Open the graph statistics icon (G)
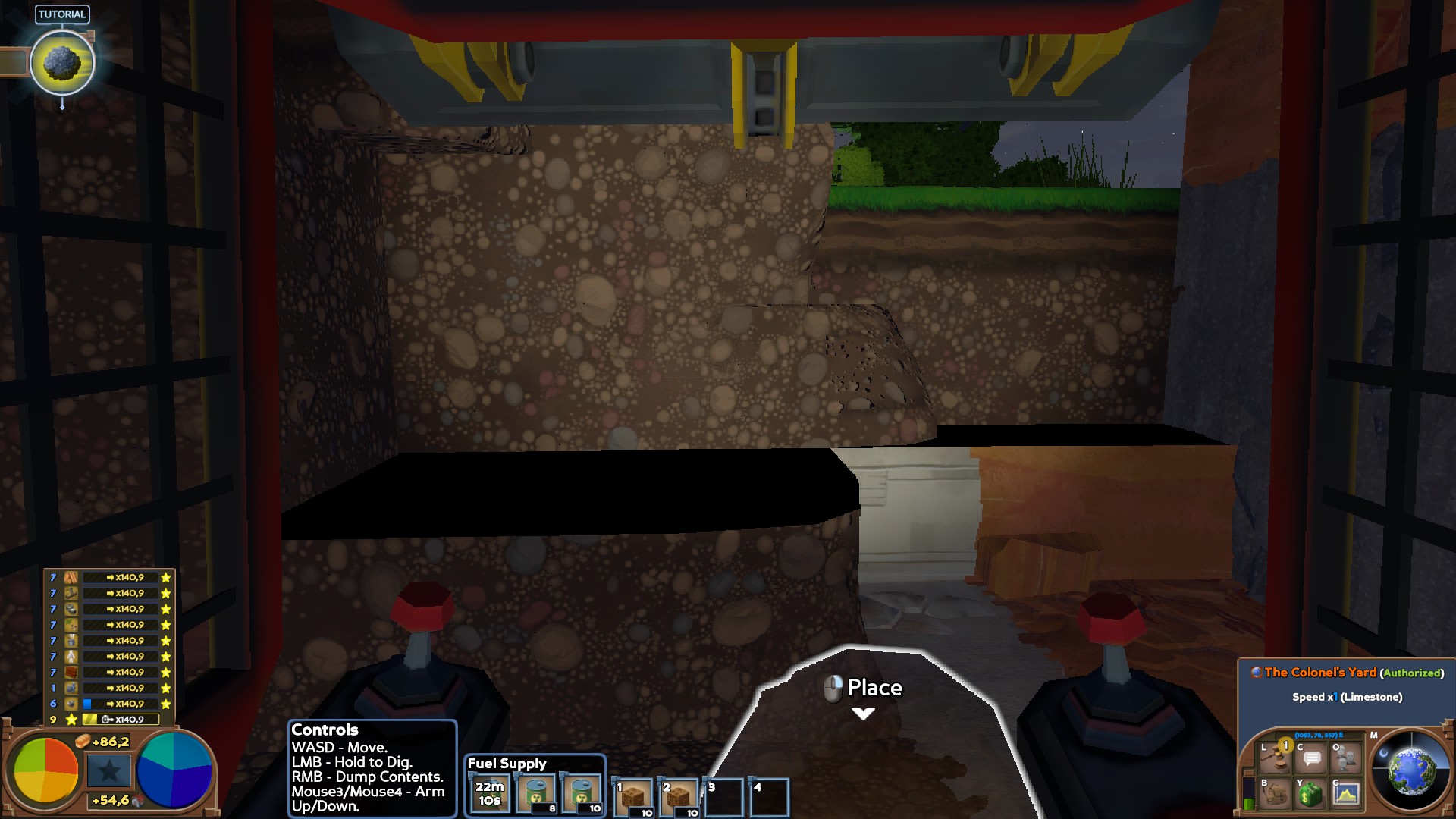The image size is (1456, 819). coord(1346,795)
